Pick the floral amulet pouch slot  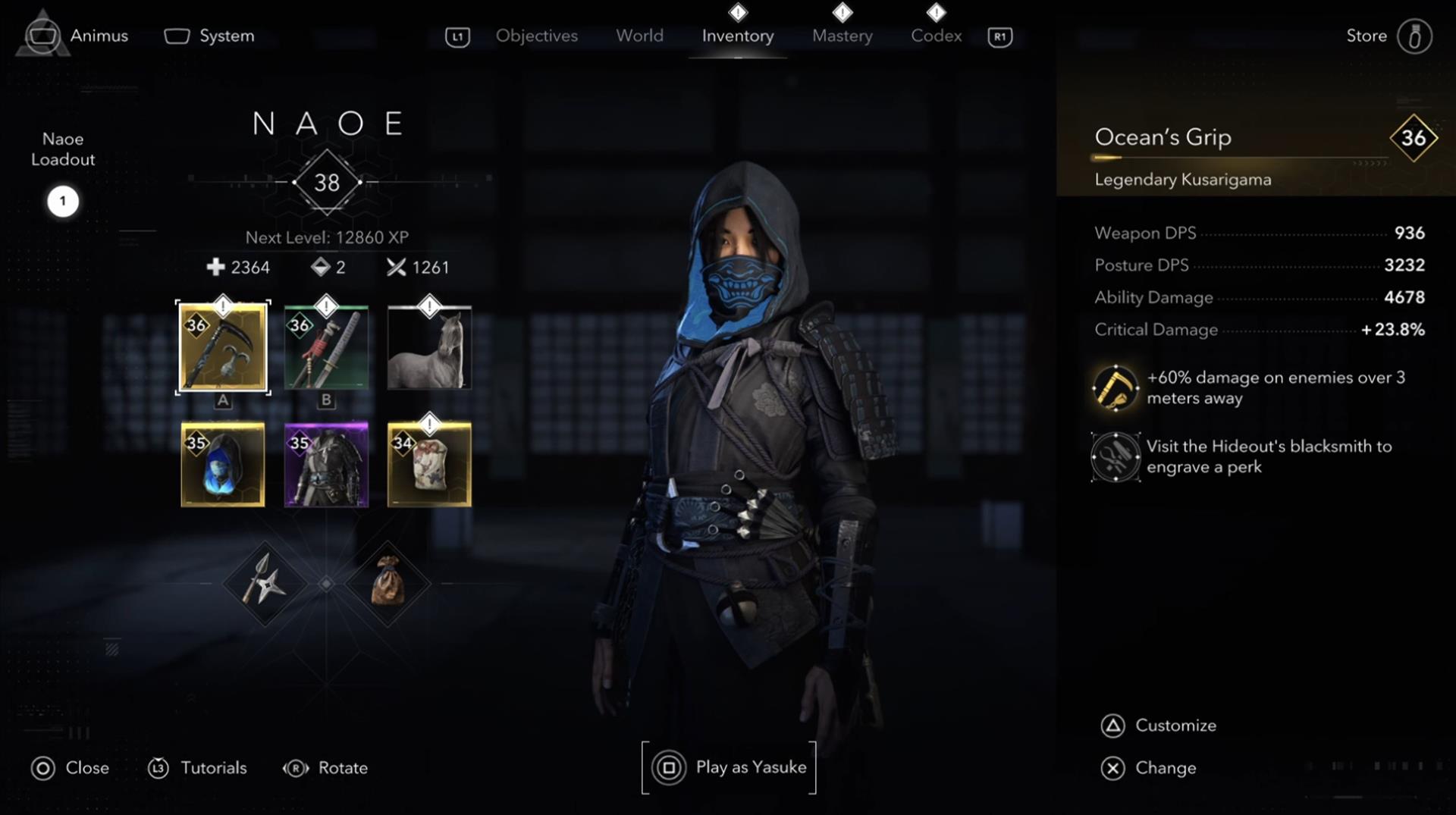pyautogui.click(x=429, y=465)
